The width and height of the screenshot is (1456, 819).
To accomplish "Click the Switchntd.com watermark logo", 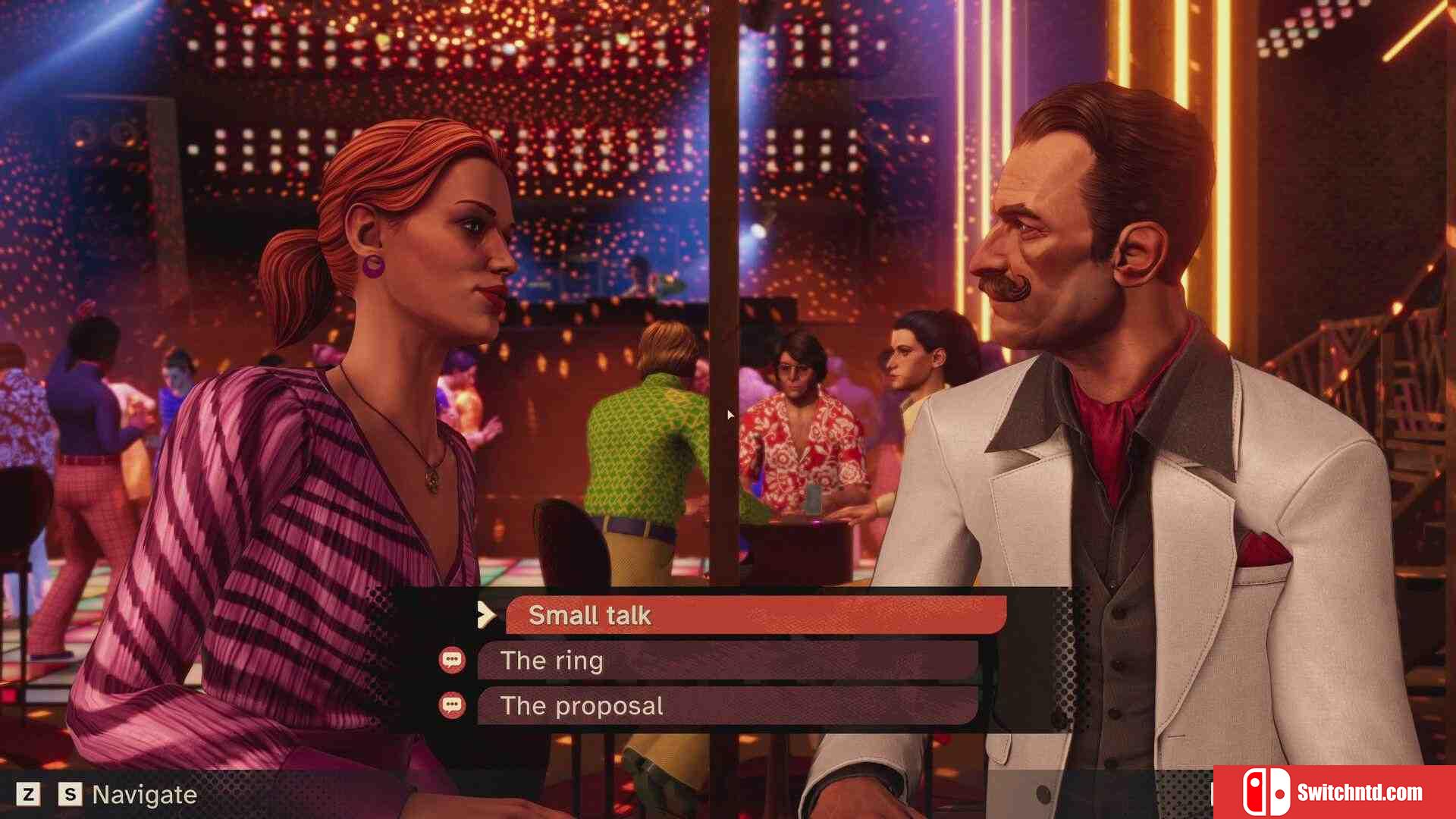I will click(x=1334, y=792).
